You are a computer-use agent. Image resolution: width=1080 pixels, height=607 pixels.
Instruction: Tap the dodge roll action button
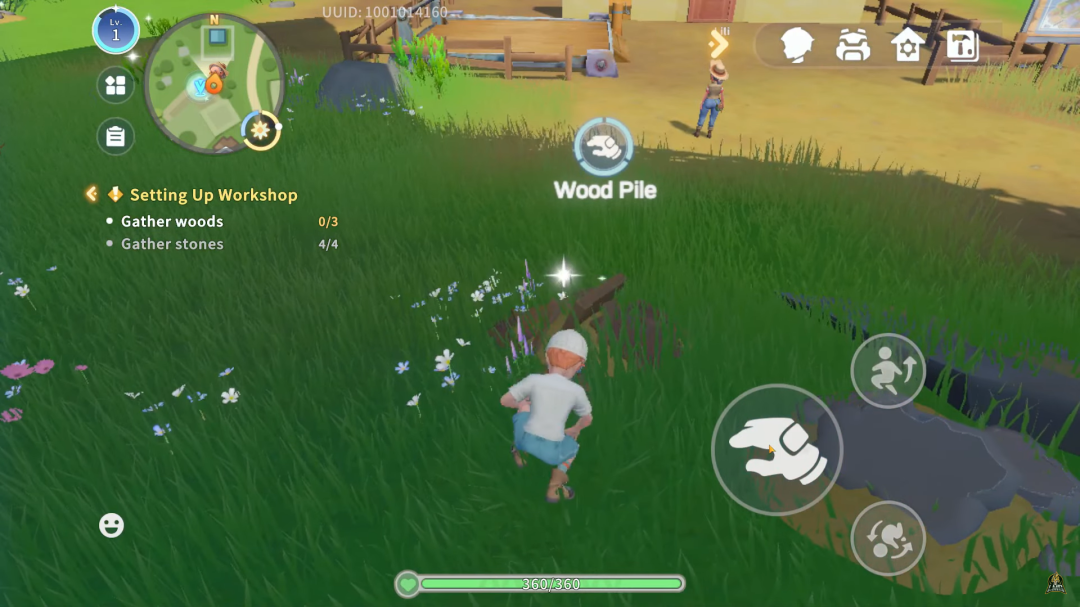(887, 538)
